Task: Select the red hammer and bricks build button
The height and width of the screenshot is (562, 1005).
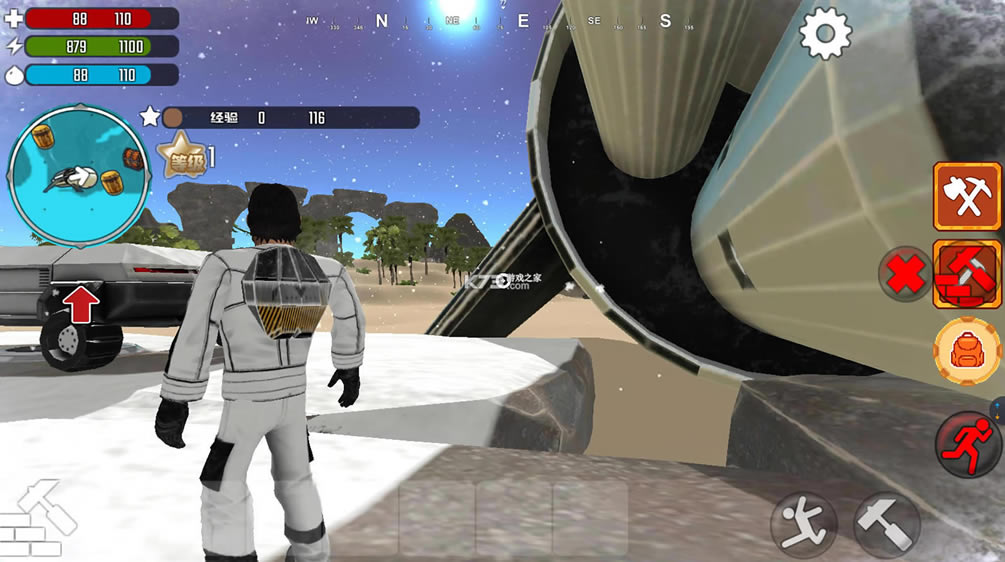Action: click(967, 274)
